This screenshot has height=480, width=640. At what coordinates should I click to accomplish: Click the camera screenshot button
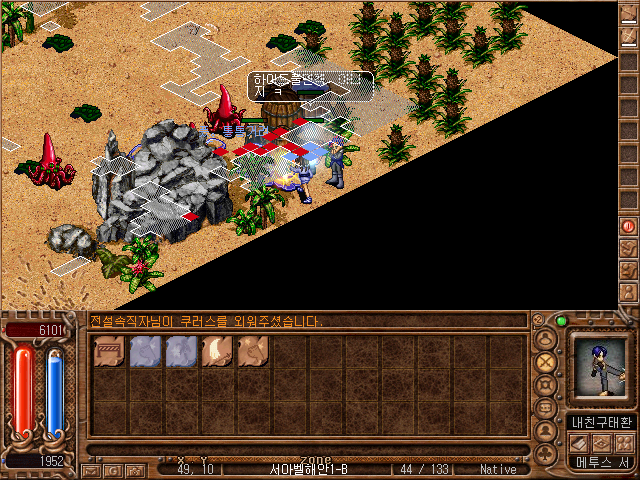click(x=136, y=469)
